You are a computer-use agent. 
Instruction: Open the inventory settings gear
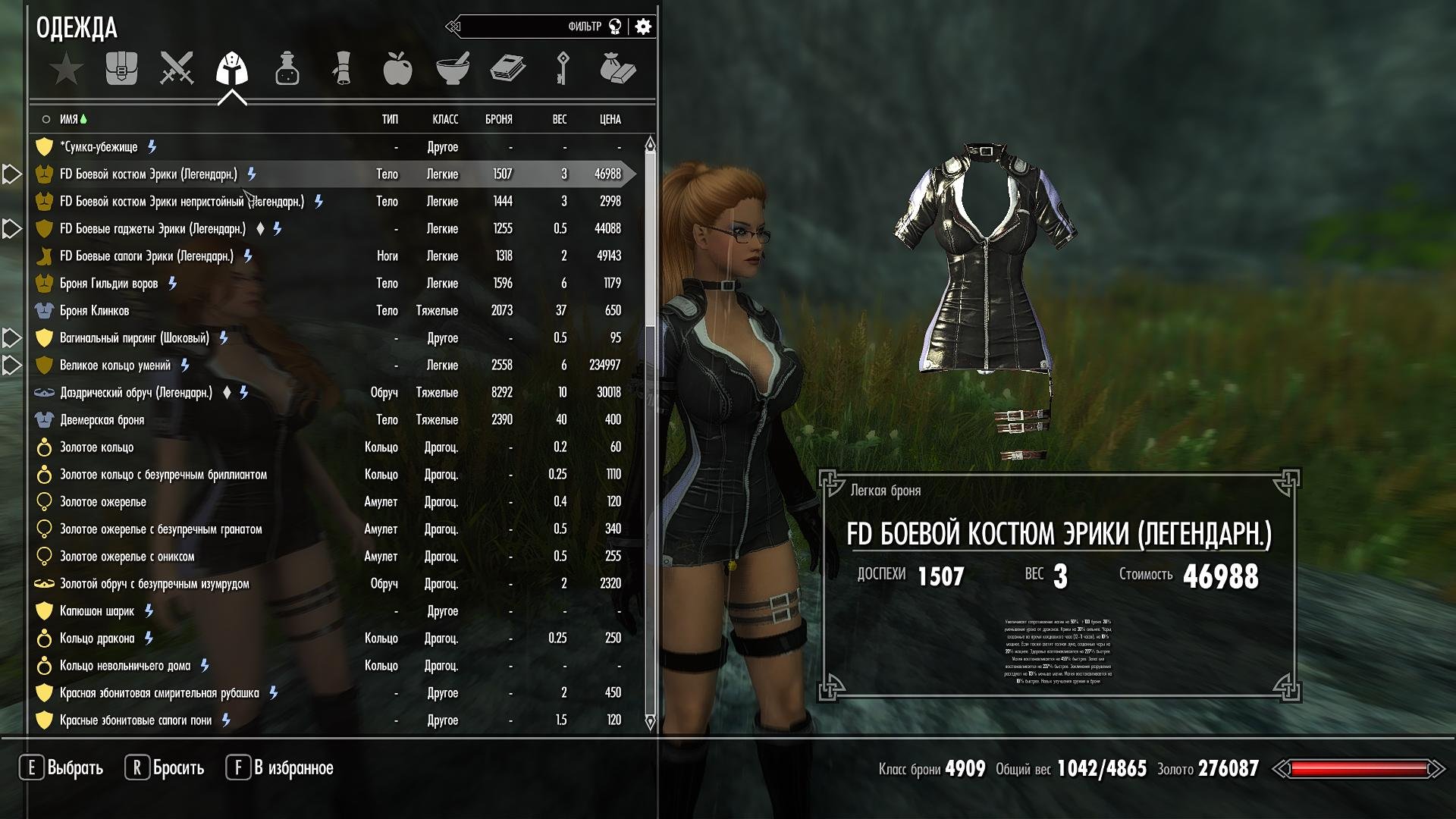click(x=643, y=27)
